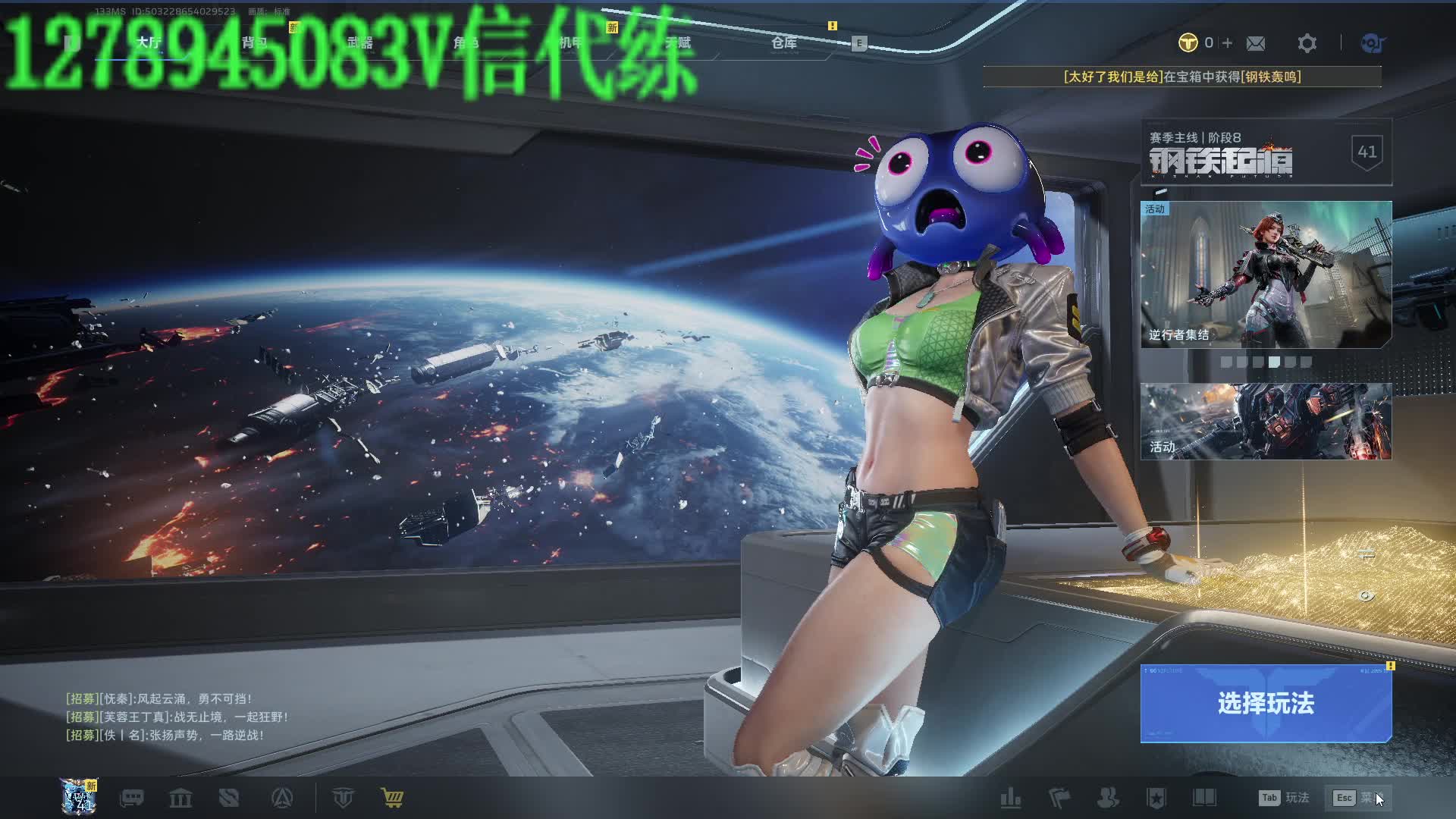Select the 机甲 tab
1456x819 pixels.
tap(570, 42)
